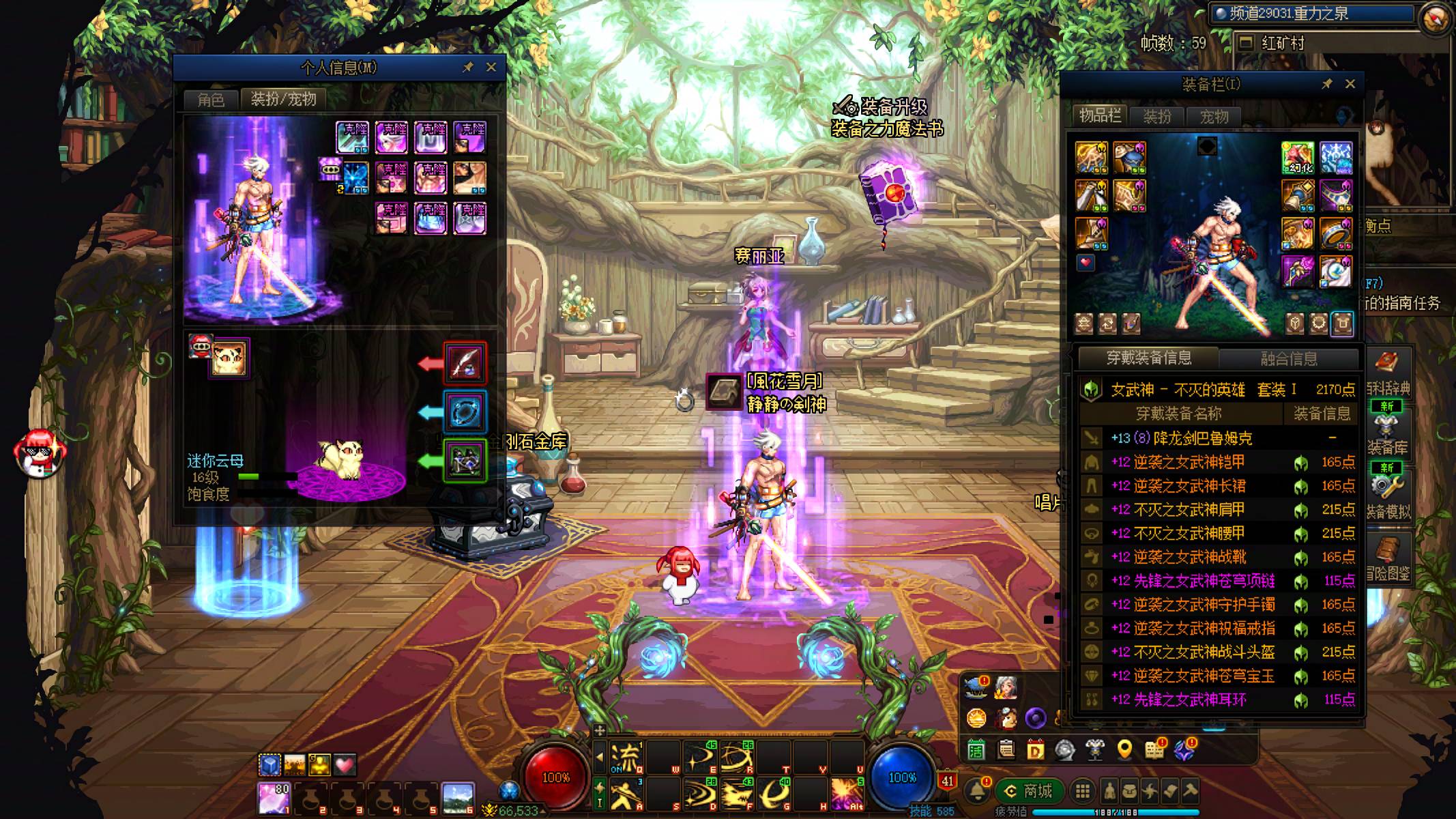Open the 装备库 equipment library
1456x819 pixels.
pyautogui.click(x=1387, y=433)
